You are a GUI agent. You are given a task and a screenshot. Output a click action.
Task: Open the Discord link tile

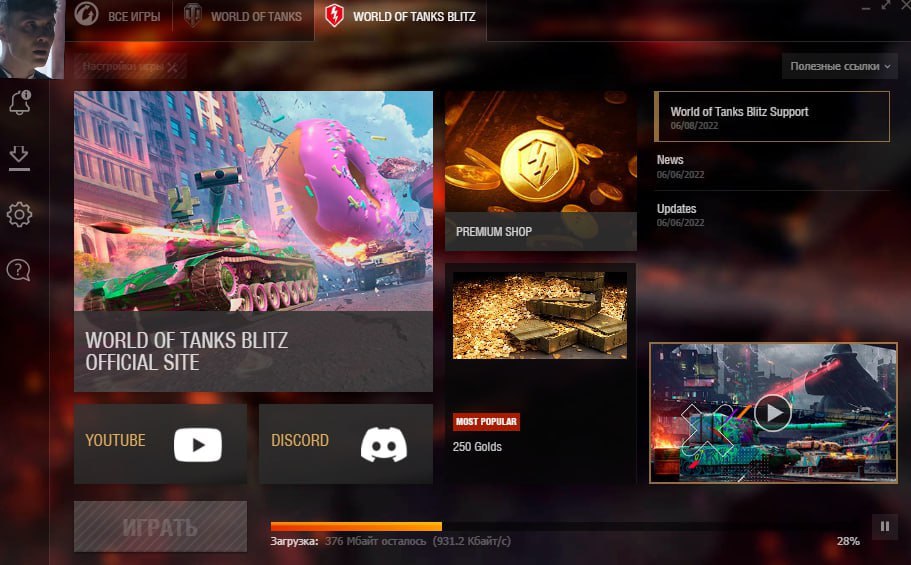click(346, 444)
